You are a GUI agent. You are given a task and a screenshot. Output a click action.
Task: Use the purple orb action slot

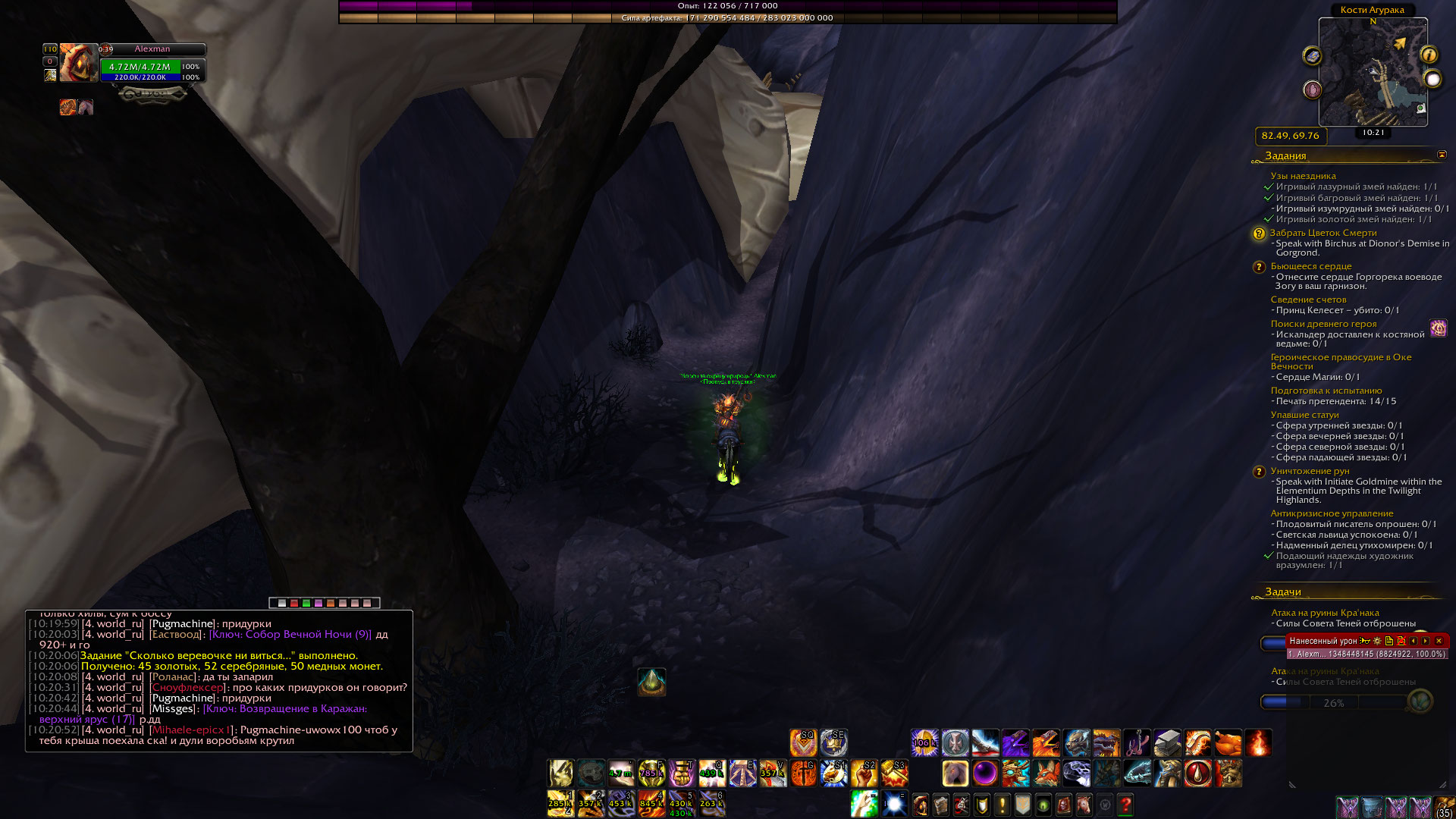point(985,773)
